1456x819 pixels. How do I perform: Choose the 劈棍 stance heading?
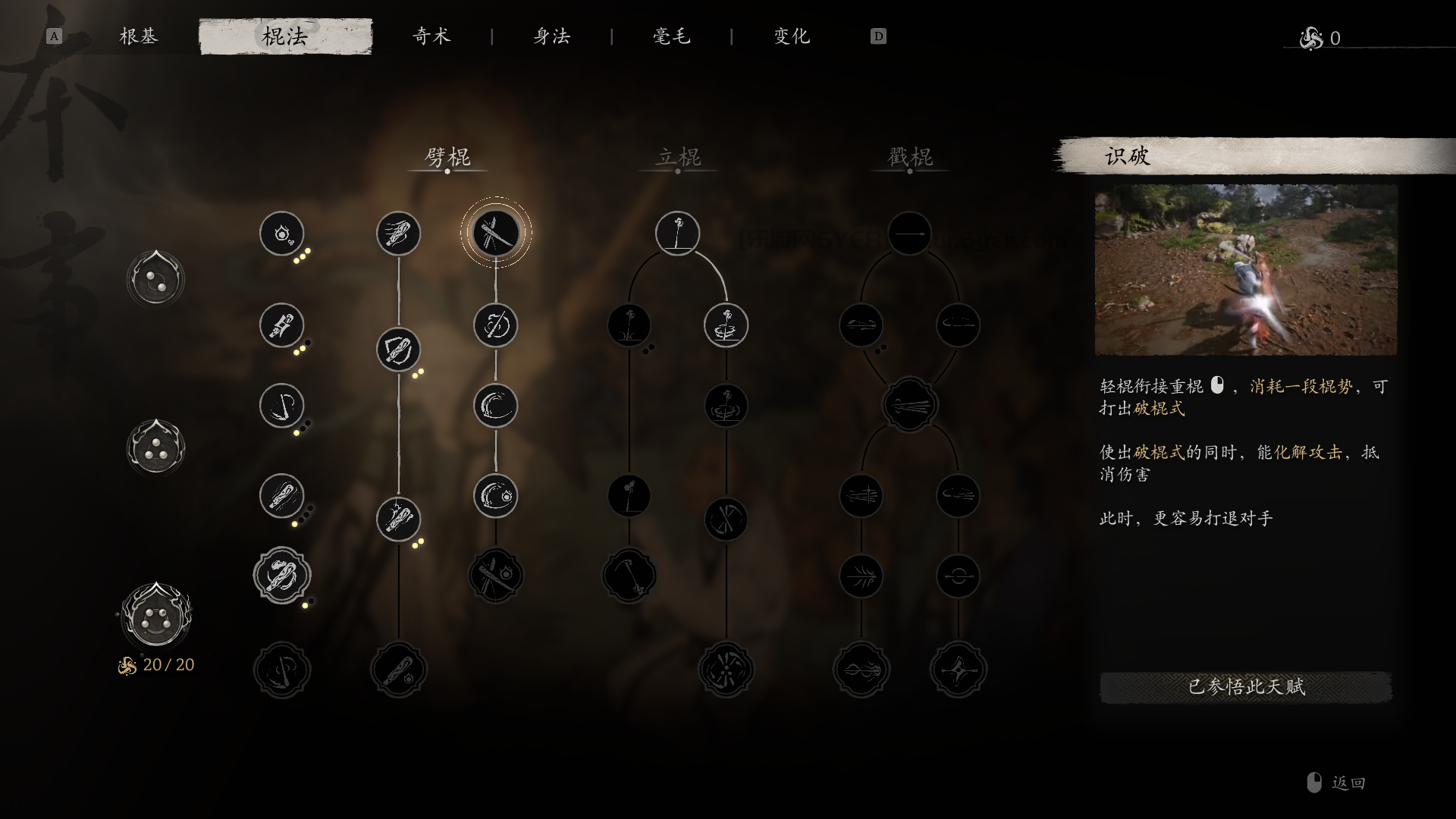coord(447,157)
